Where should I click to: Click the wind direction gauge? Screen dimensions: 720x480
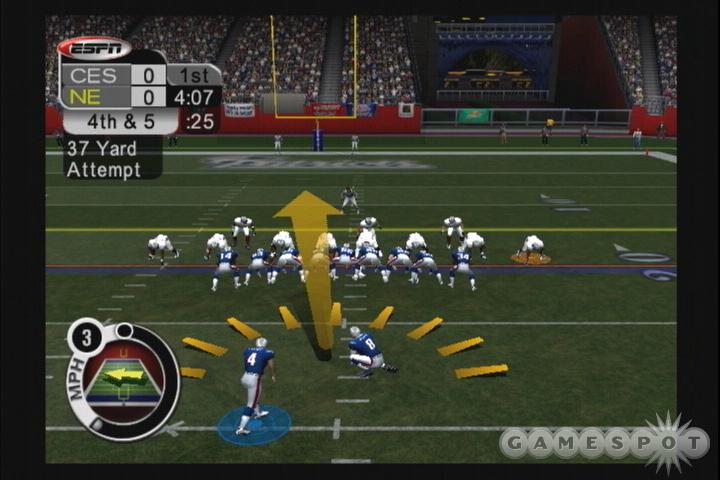(123, 378)
